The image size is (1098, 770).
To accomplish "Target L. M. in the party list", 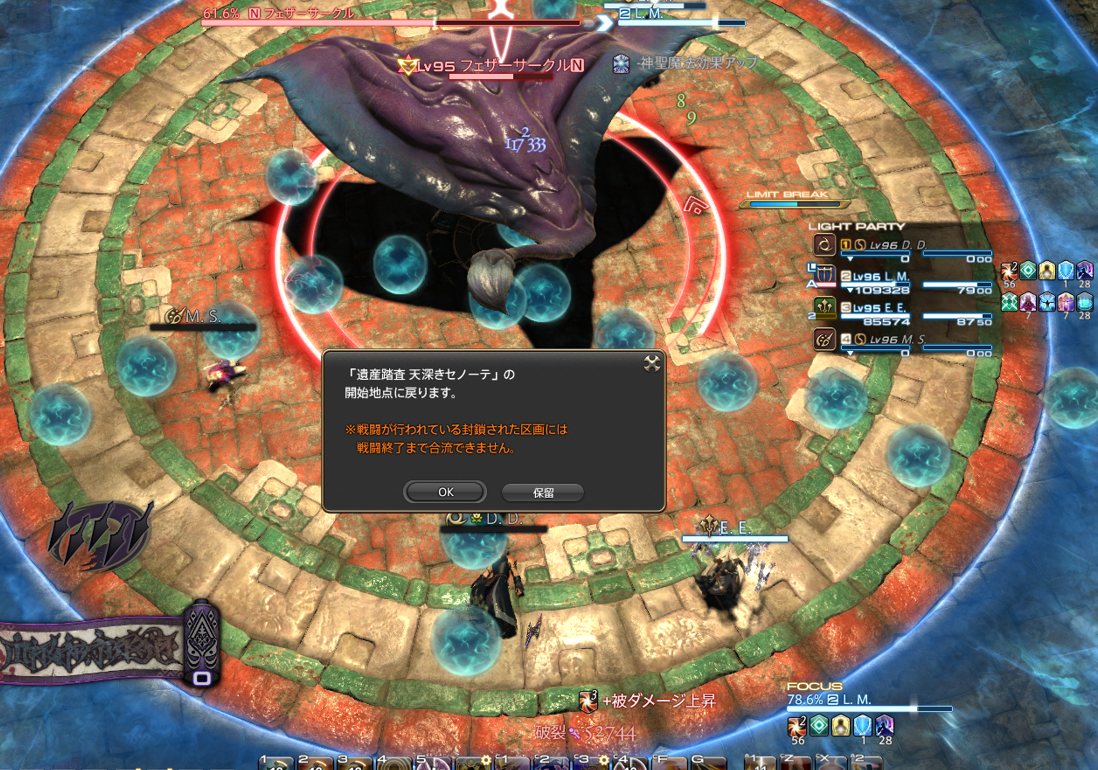I will pos(898,276).
